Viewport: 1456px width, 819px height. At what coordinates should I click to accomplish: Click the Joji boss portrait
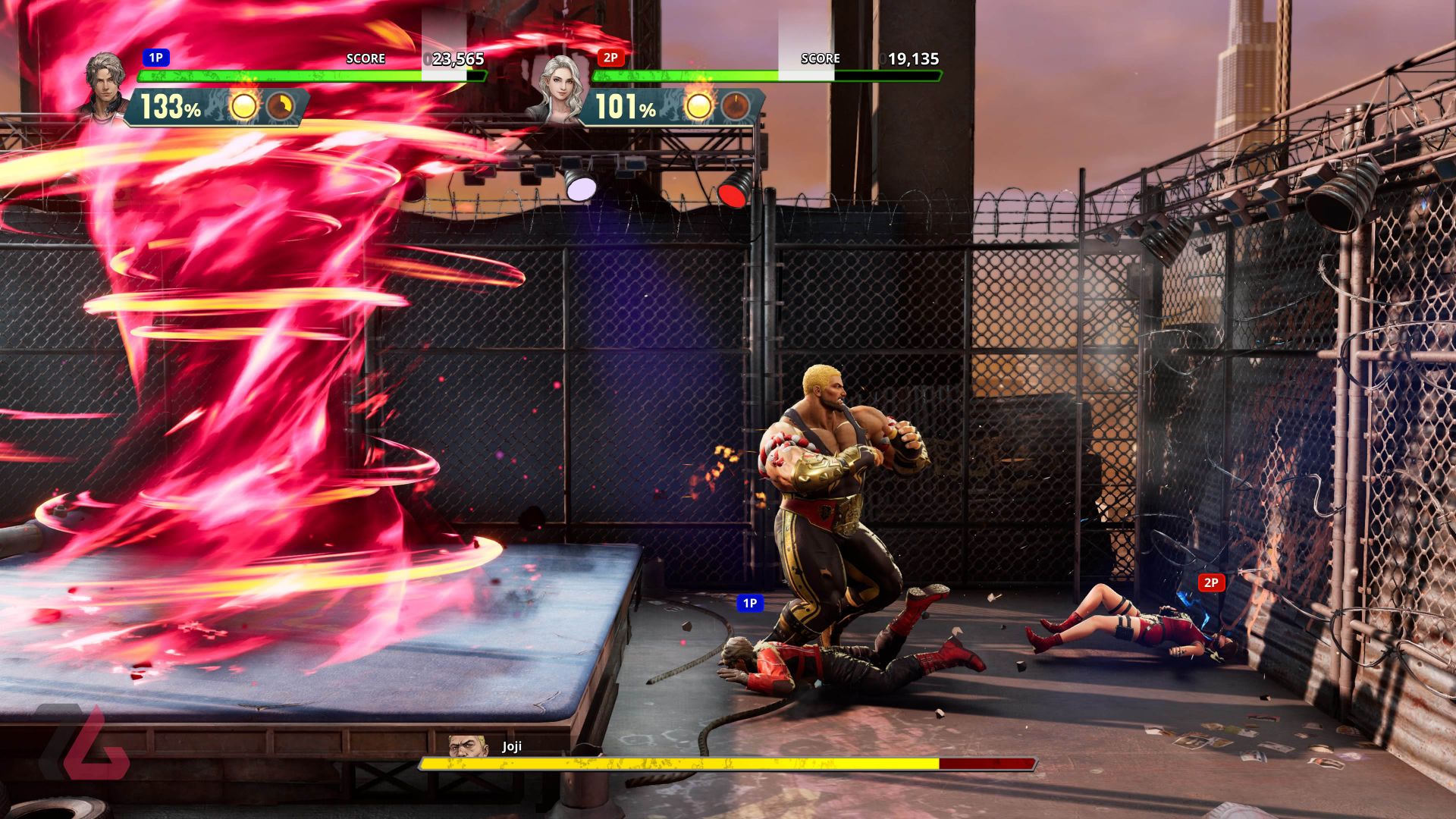(466, 746)
